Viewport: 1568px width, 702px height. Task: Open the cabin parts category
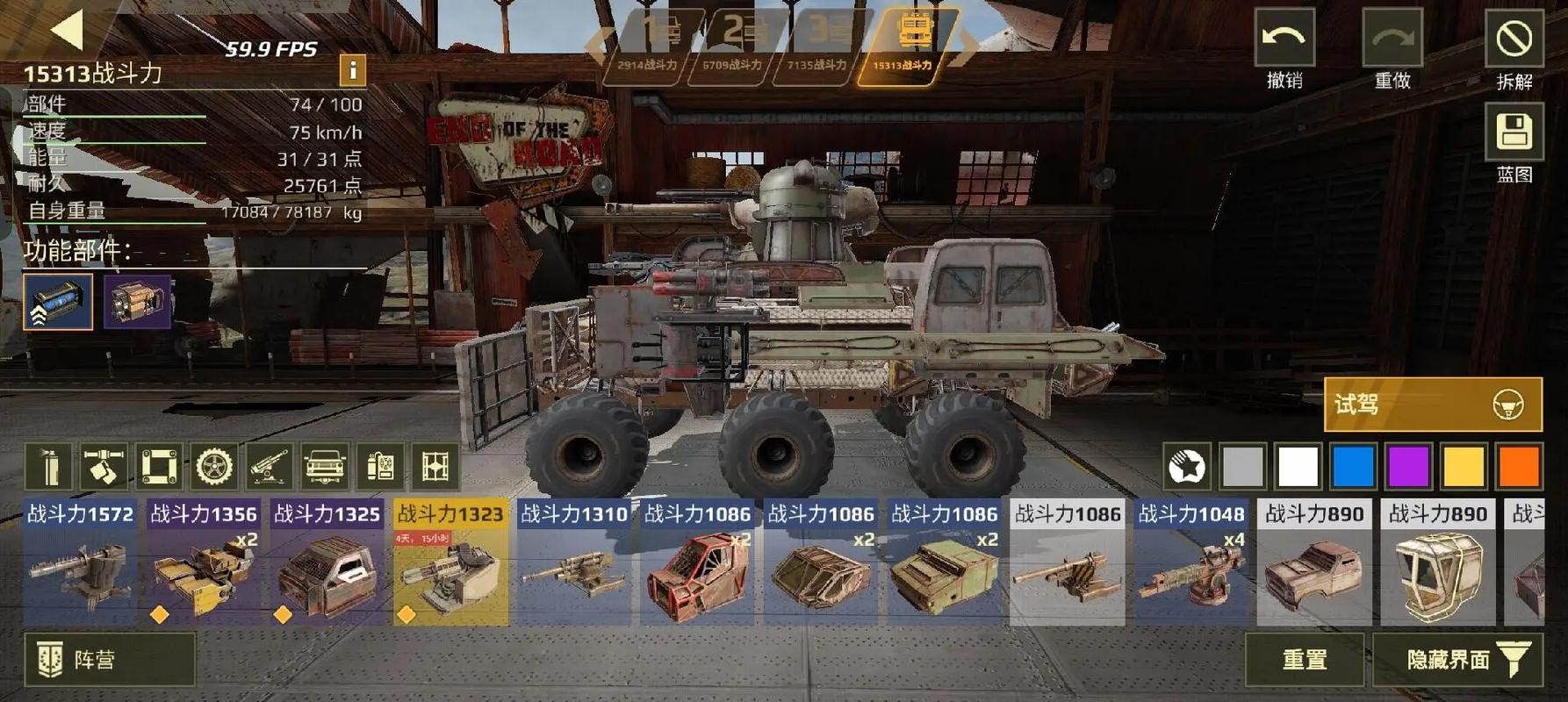tap(325, 466)
